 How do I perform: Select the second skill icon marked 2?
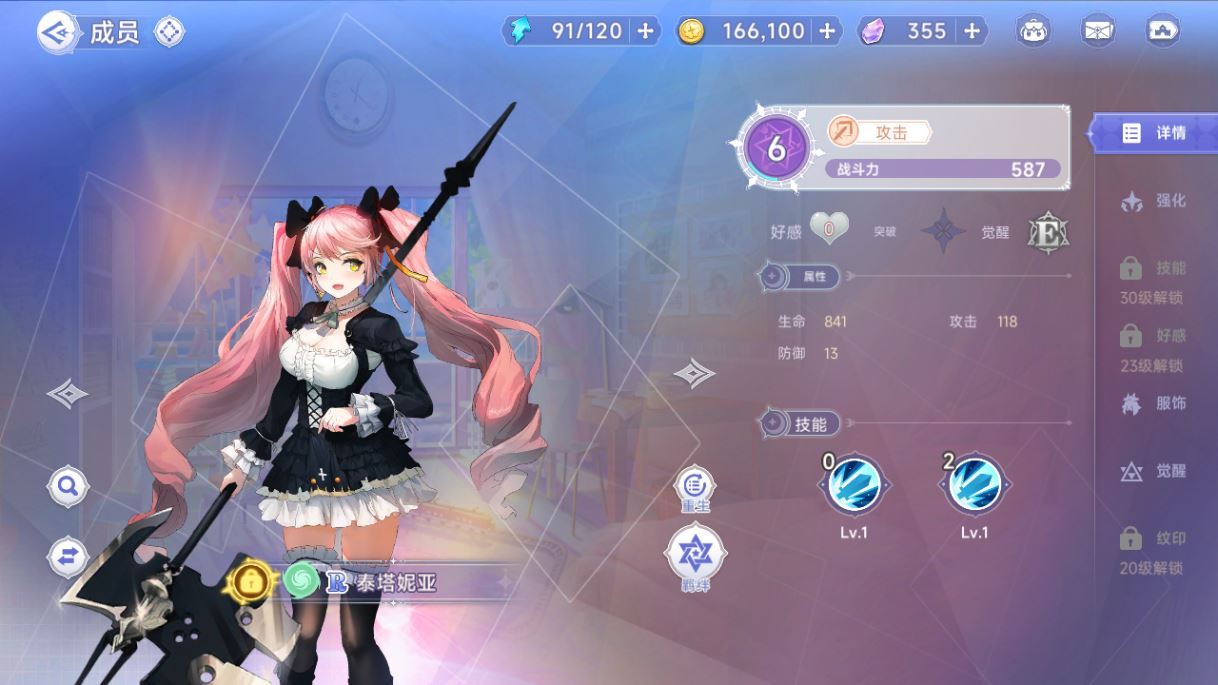(974, 485)
